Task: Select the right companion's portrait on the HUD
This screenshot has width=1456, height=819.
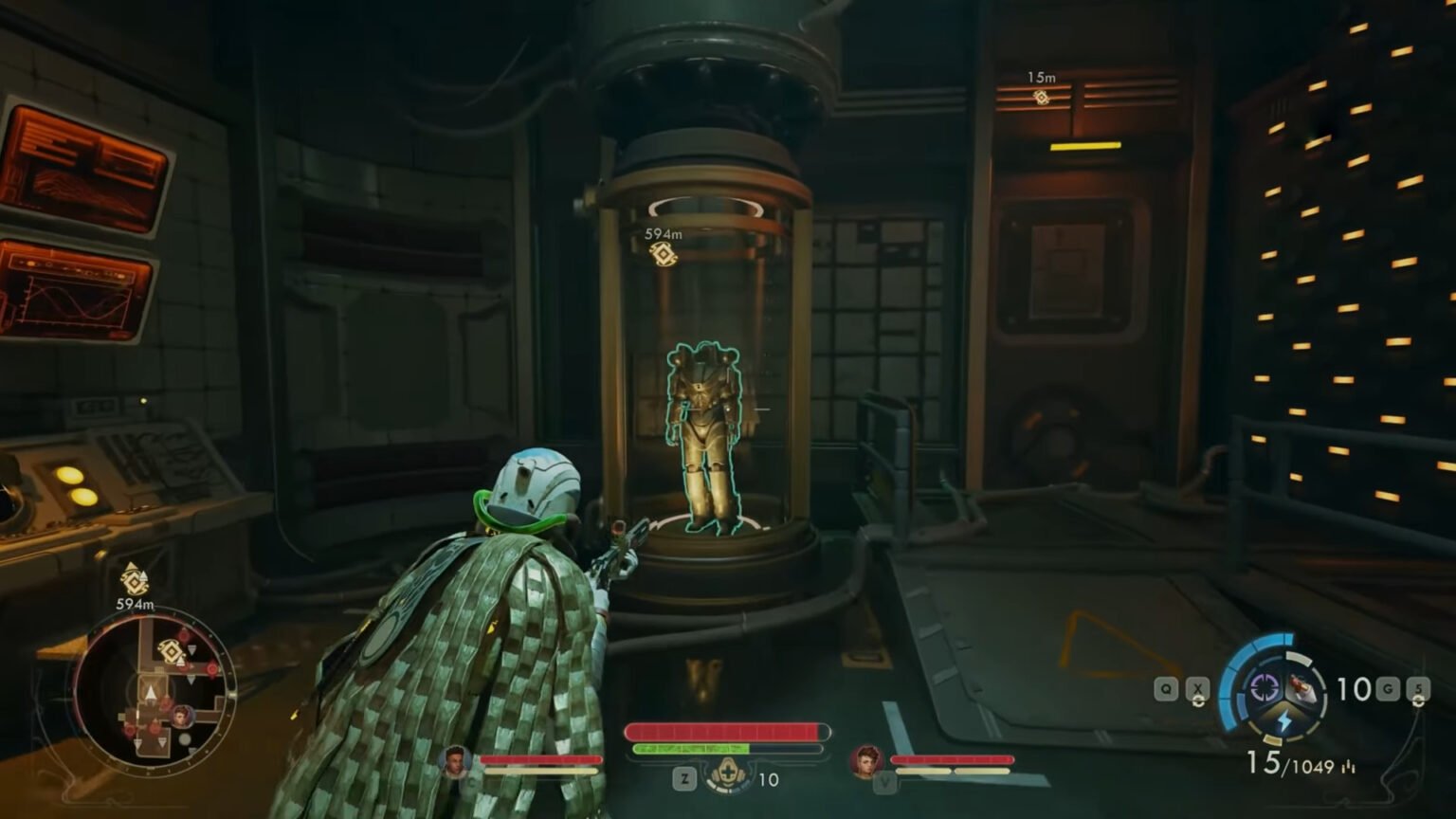Action: (x=864, y=760)
